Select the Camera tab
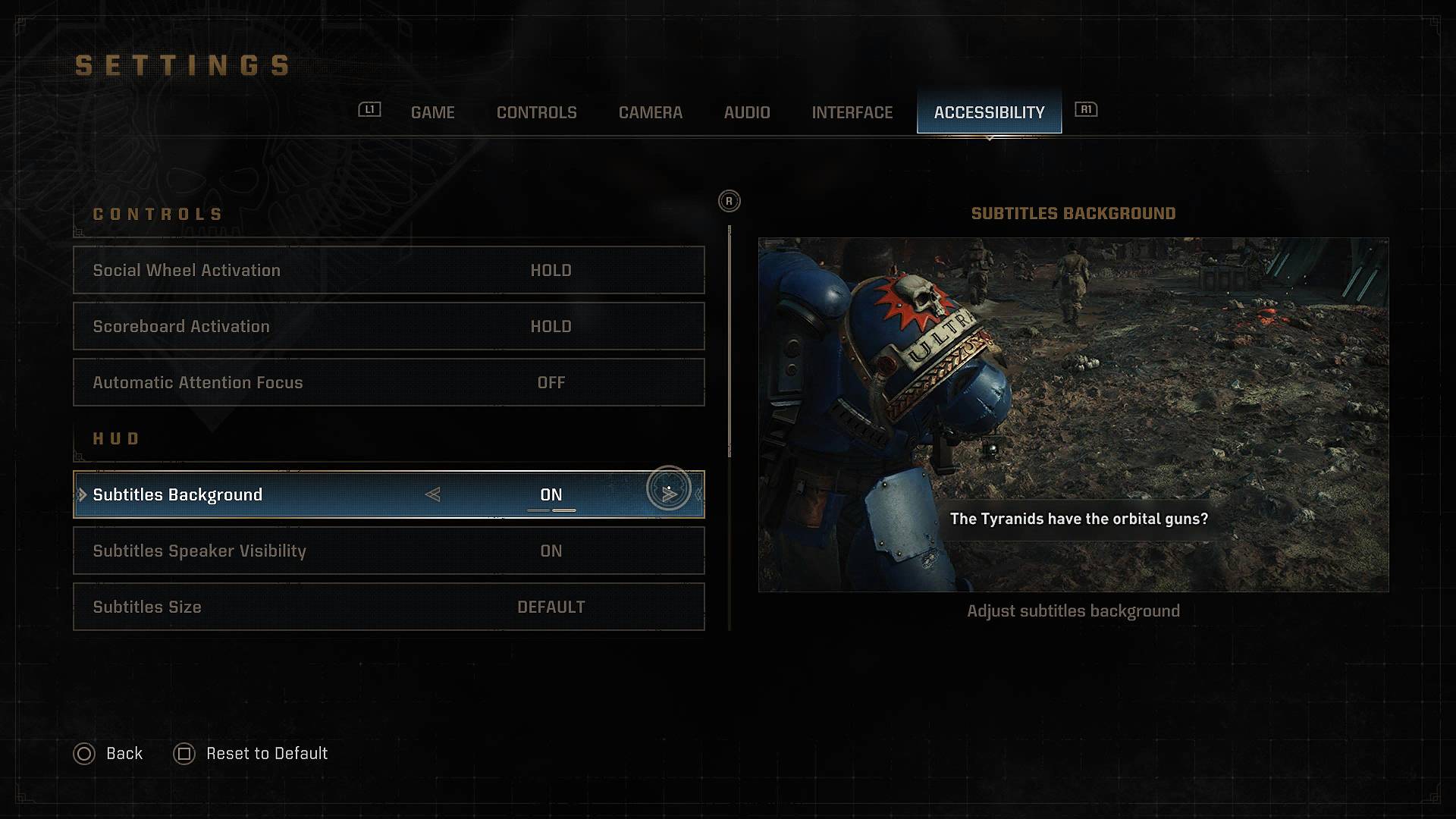1456x819 pixels. tap(650, 112)
